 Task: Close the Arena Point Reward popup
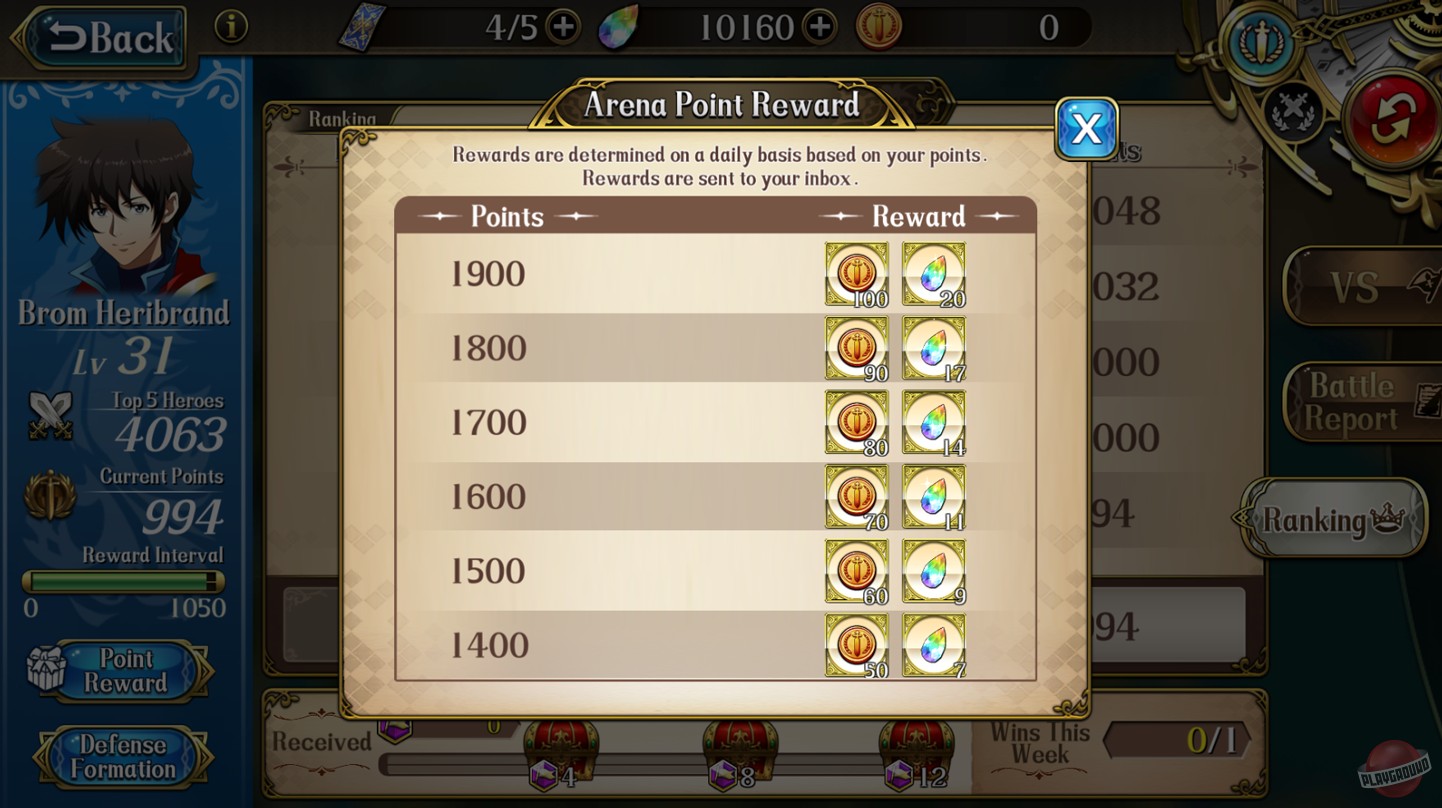click(x=1085, y=129)
